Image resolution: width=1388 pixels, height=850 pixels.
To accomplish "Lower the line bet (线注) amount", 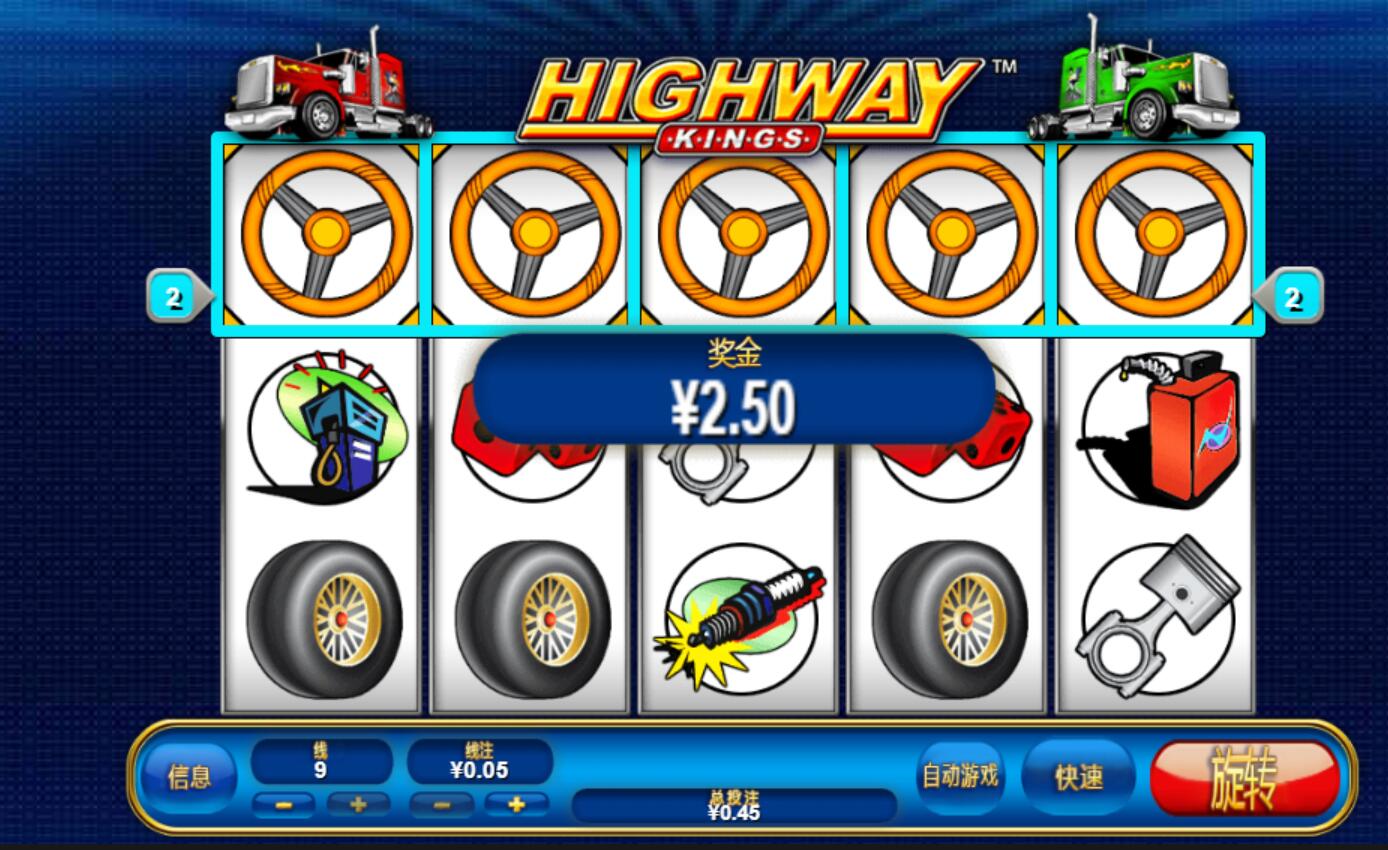I will point(441,804).
